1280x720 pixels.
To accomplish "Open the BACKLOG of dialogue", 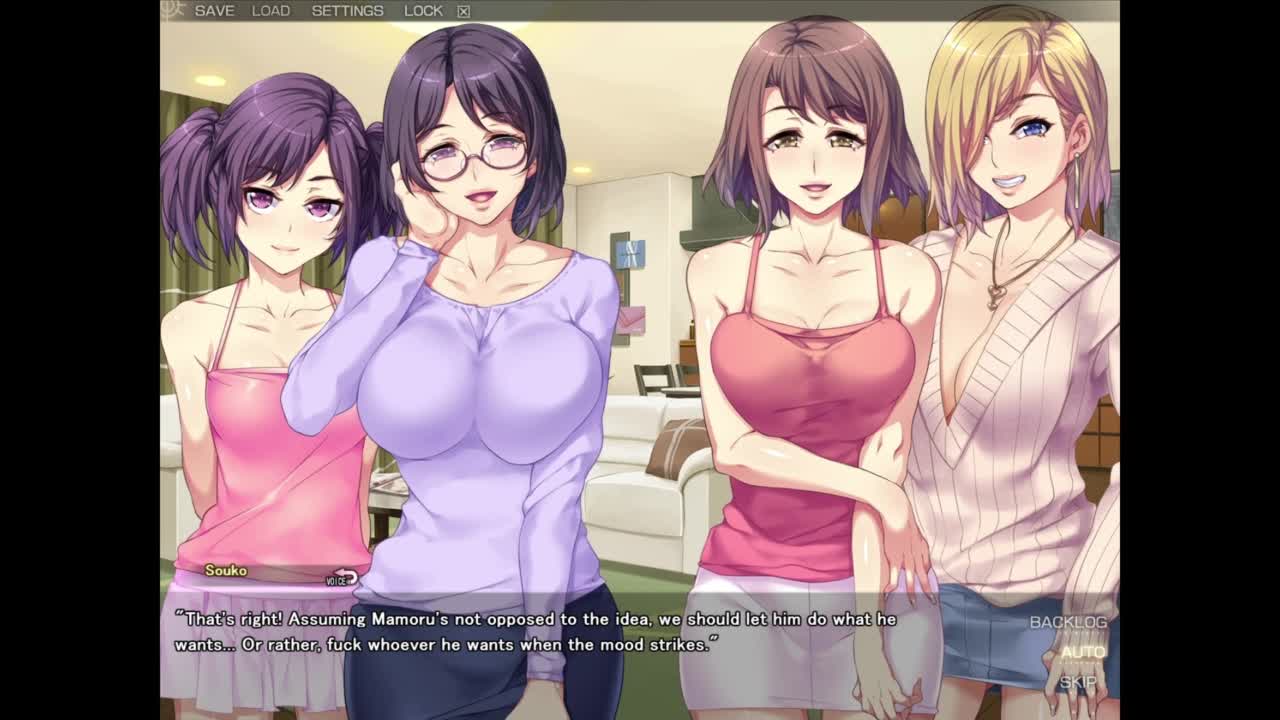I will click(1068, 622).
